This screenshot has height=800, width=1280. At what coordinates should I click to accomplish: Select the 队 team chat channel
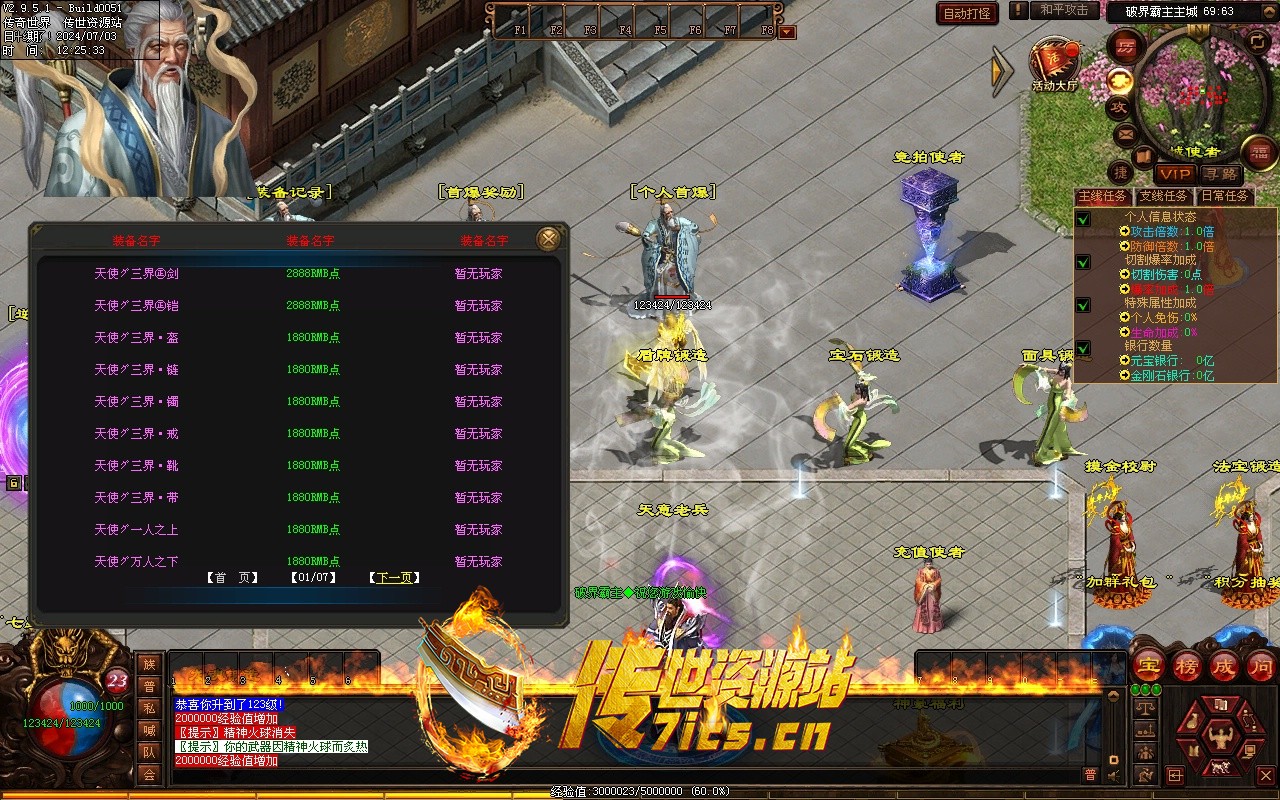149,752
